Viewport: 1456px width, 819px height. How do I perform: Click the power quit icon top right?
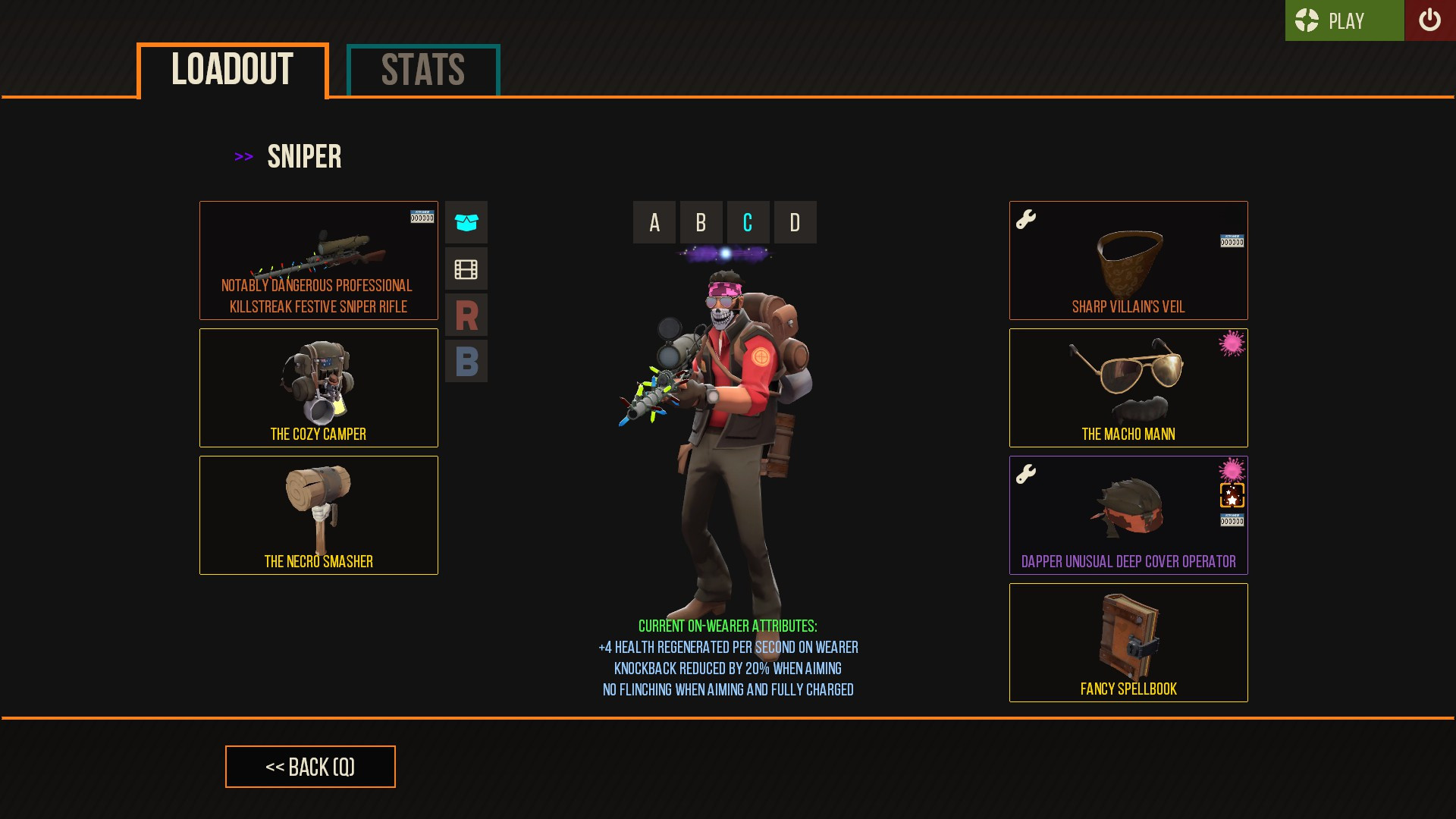(1430, 20)
